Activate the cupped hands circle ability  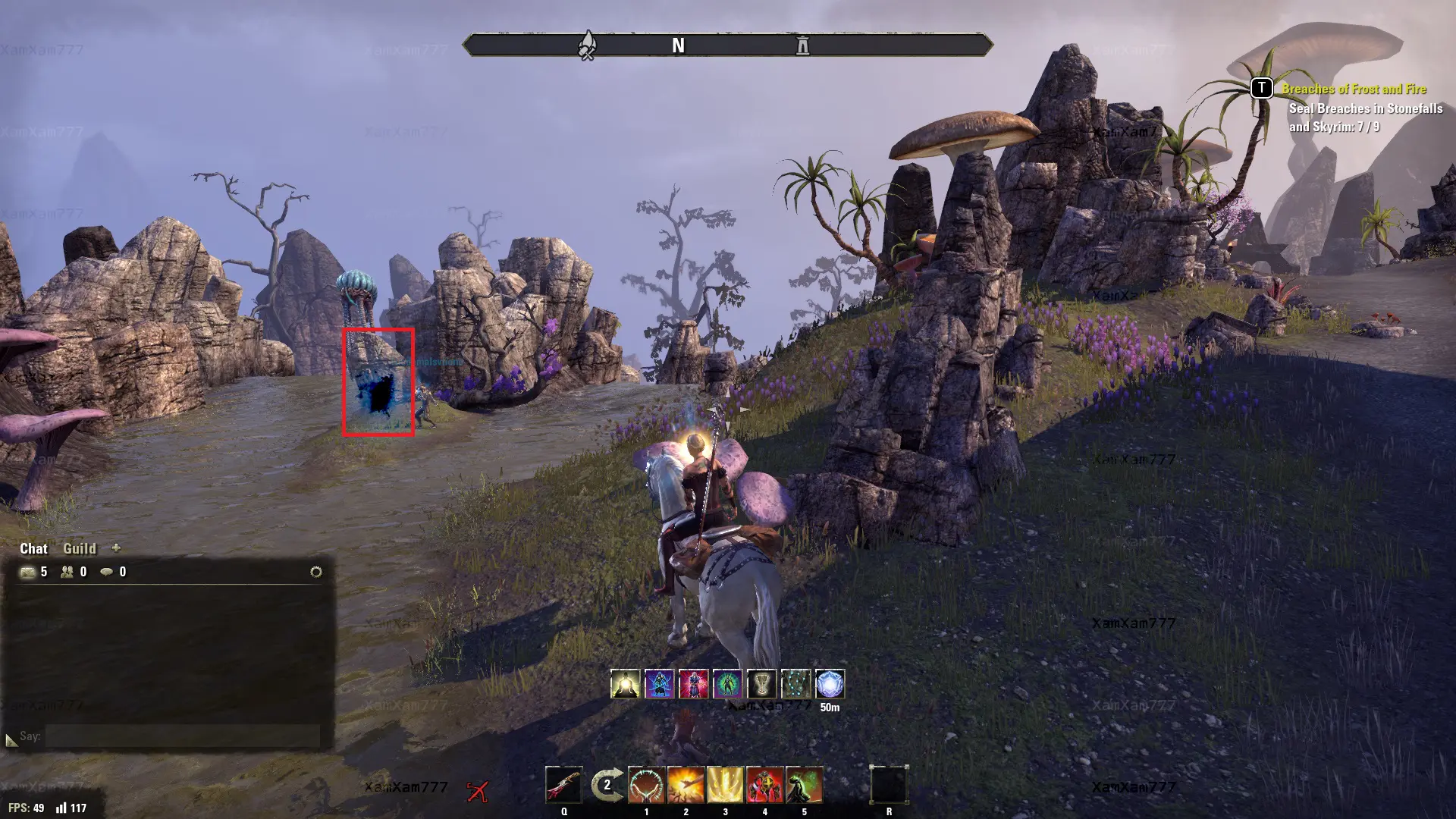coord(646,785)
